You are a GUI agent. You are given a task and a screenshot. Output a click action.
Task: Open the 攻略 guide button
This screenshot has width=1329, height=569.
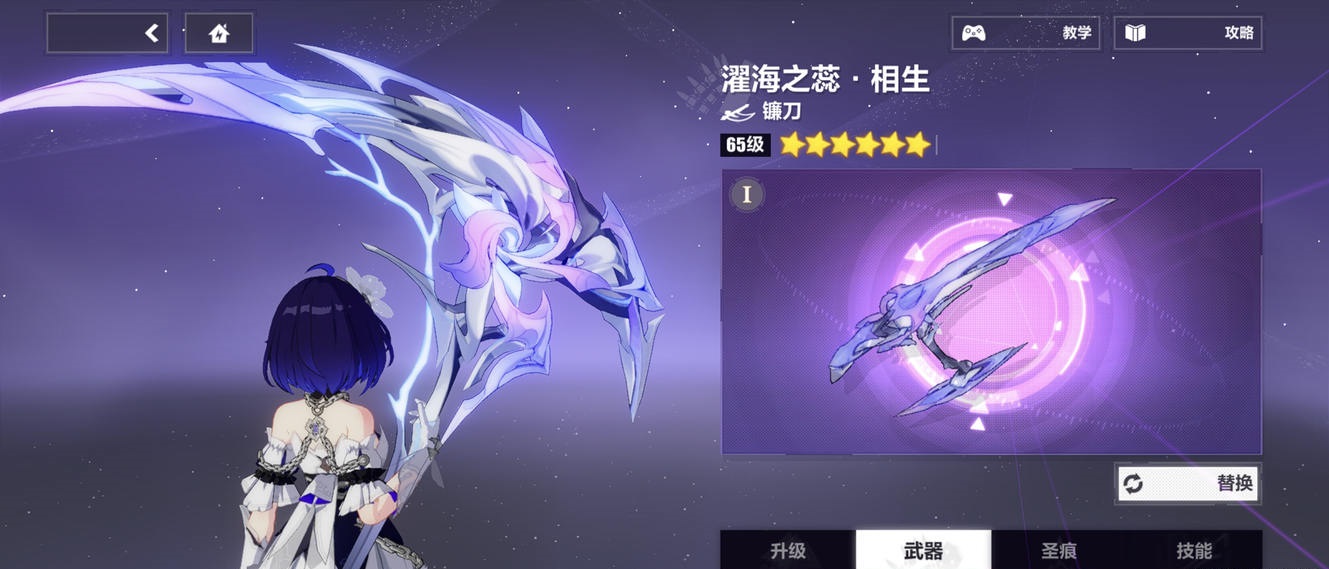tap(1188, 33)
